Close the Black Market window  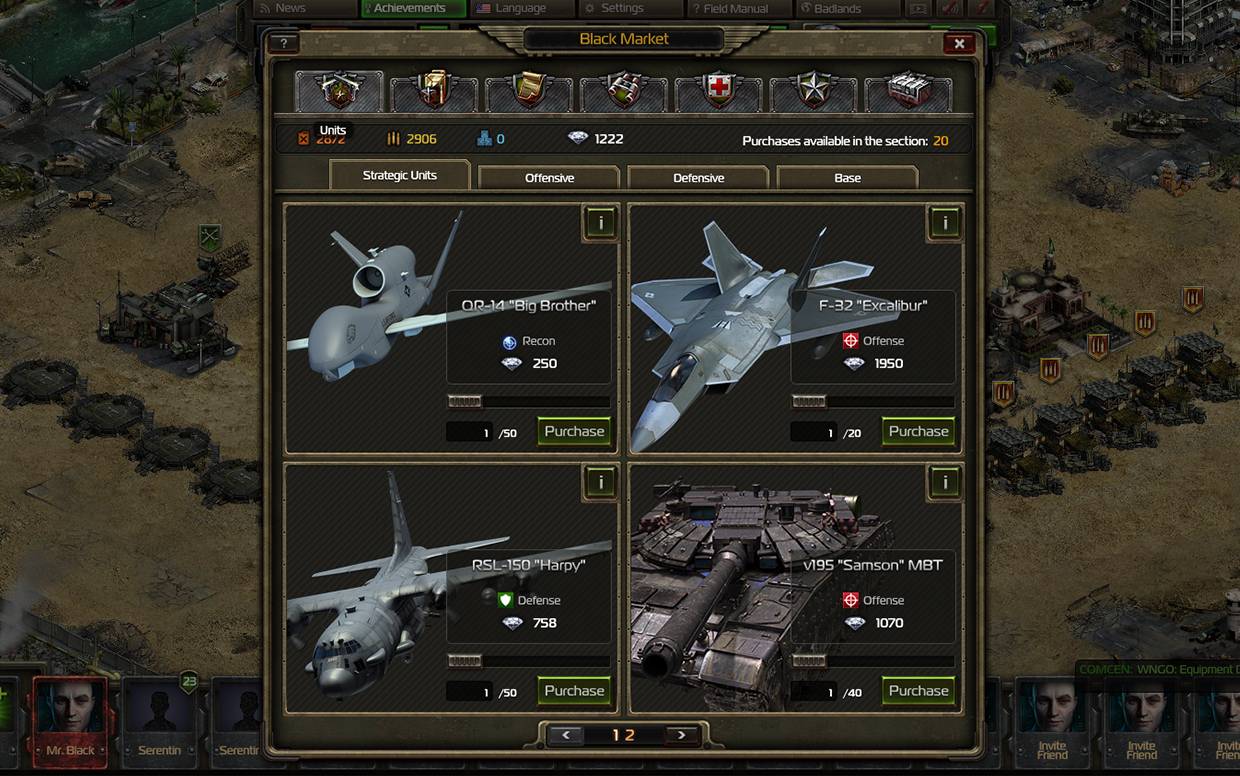tap(958, 44)
